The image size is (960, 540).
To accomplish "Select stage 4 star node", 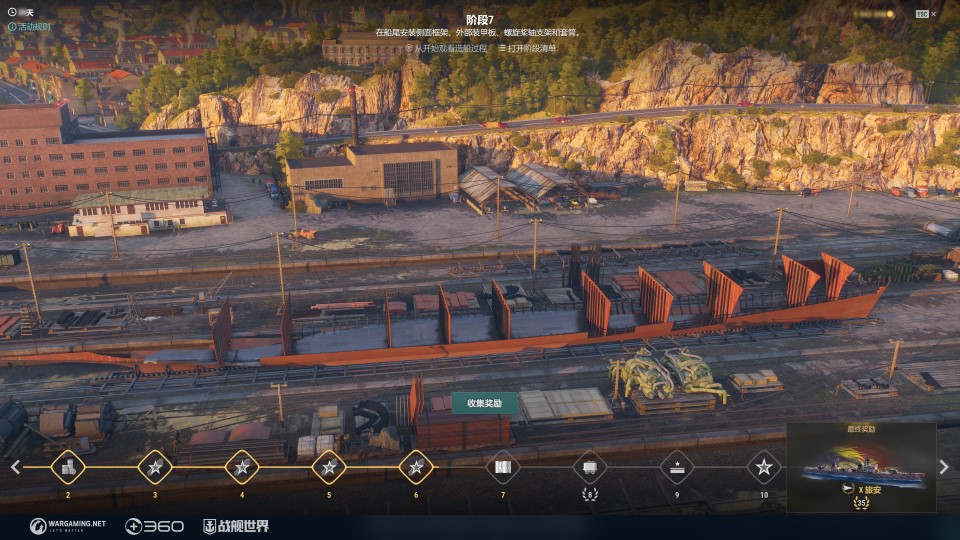I will point(242,467).
